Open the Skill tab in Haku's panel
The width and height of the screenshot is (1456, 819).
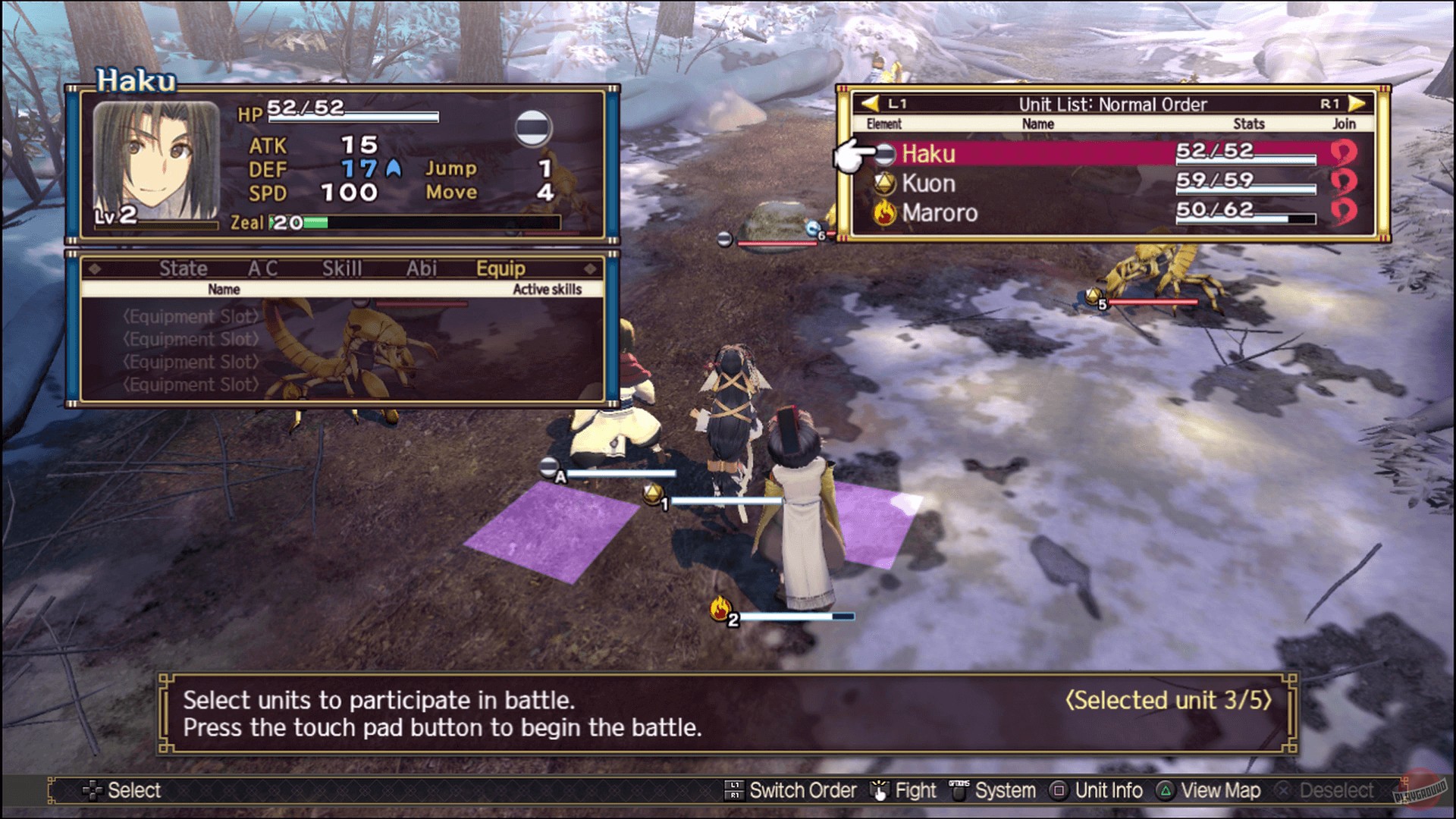point(341,268)
